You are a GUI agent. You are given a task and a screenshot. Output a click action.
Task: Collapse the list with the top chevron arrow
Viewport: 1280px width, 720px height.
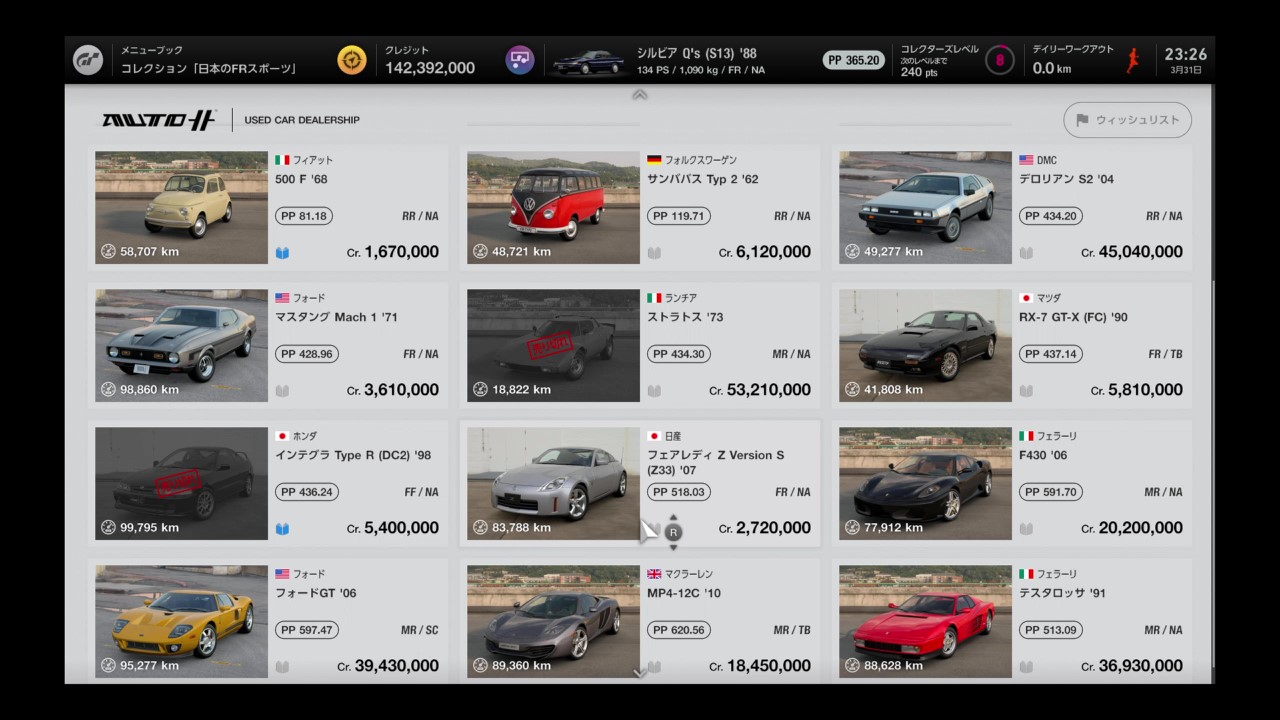(x=640, y=95)
